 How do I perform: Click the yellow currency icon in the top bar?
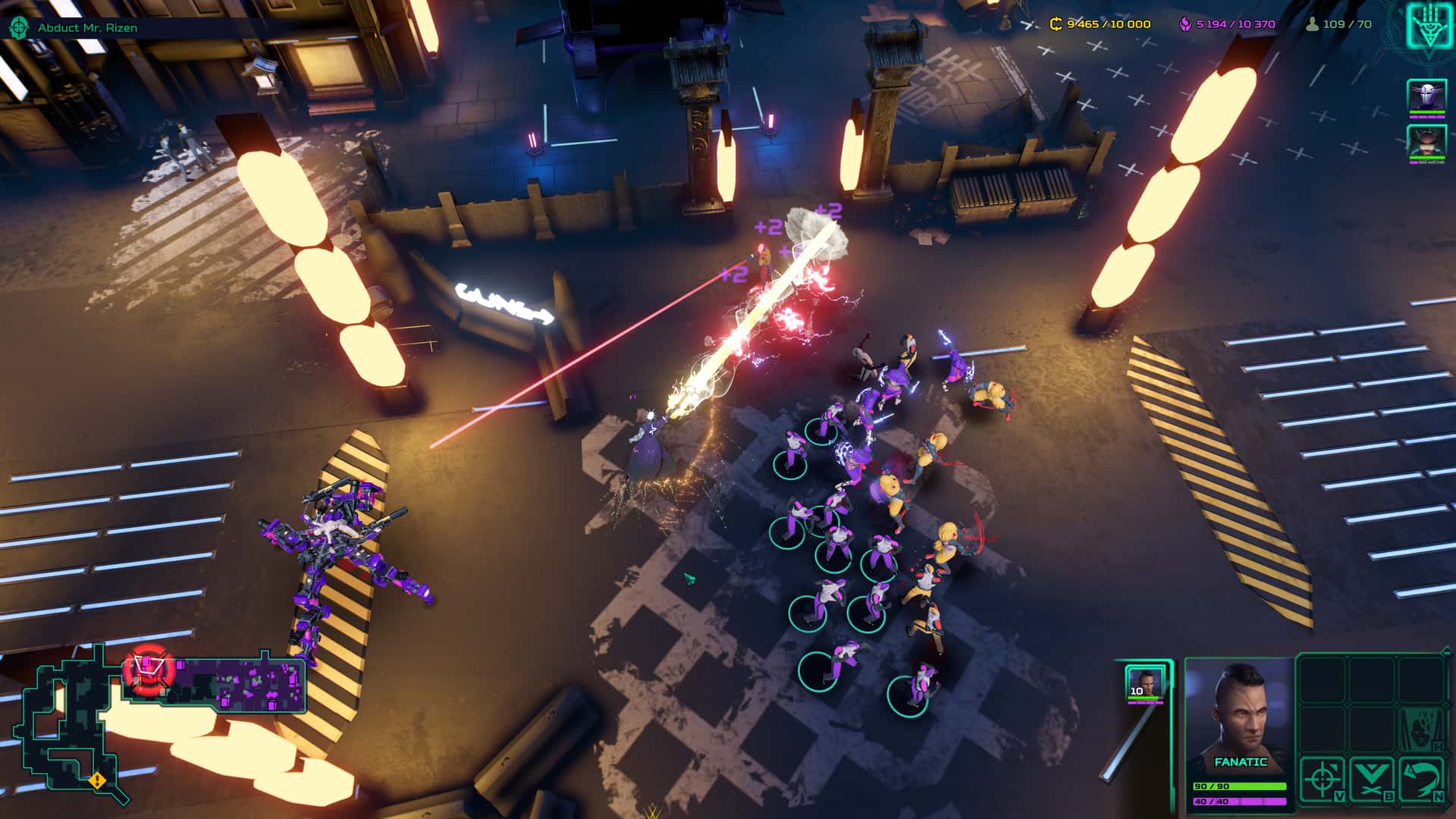click(x=1054, y=24)
